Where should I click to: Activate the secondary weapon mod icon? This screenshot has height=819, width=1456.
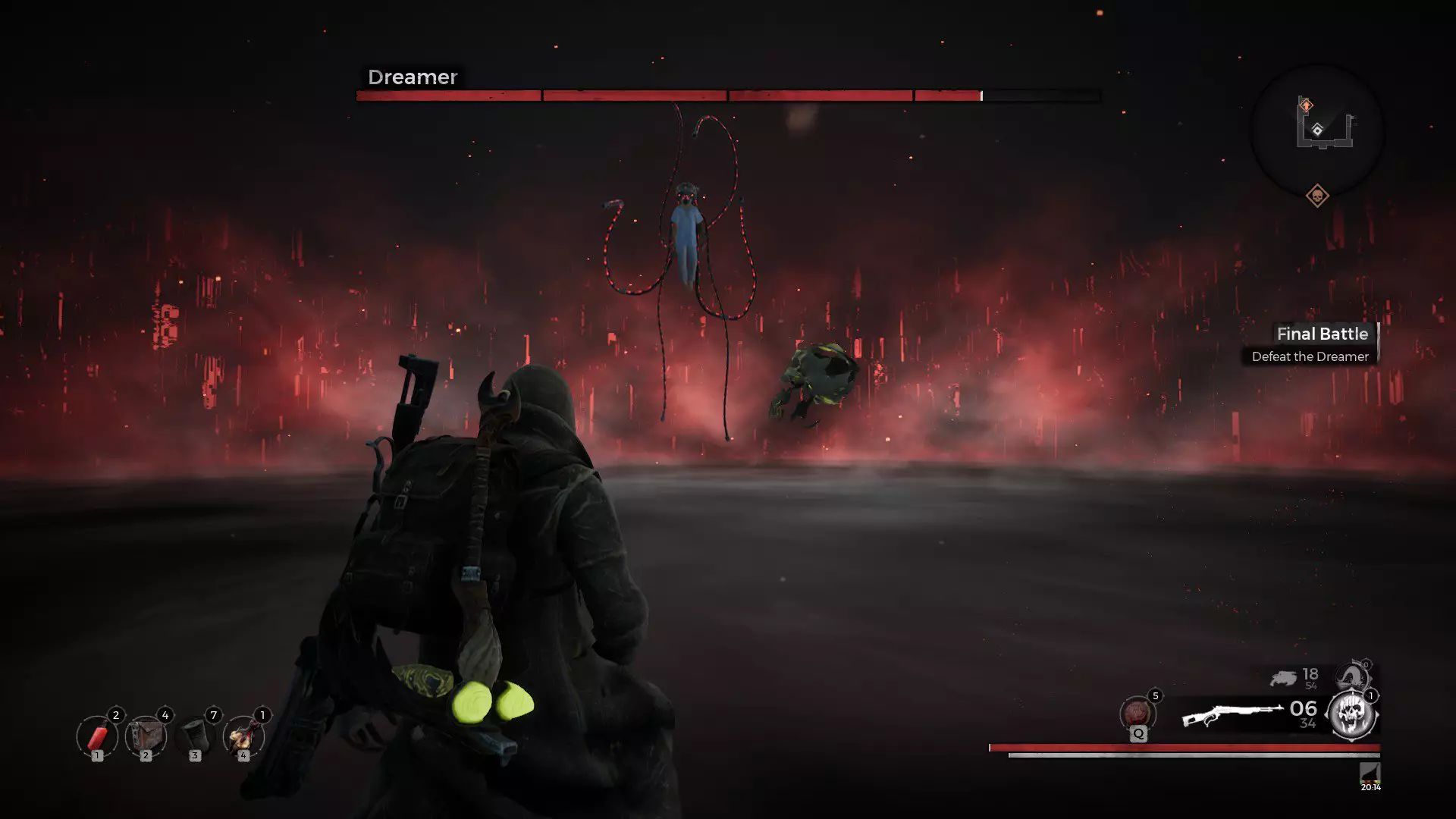(1352, 676)
